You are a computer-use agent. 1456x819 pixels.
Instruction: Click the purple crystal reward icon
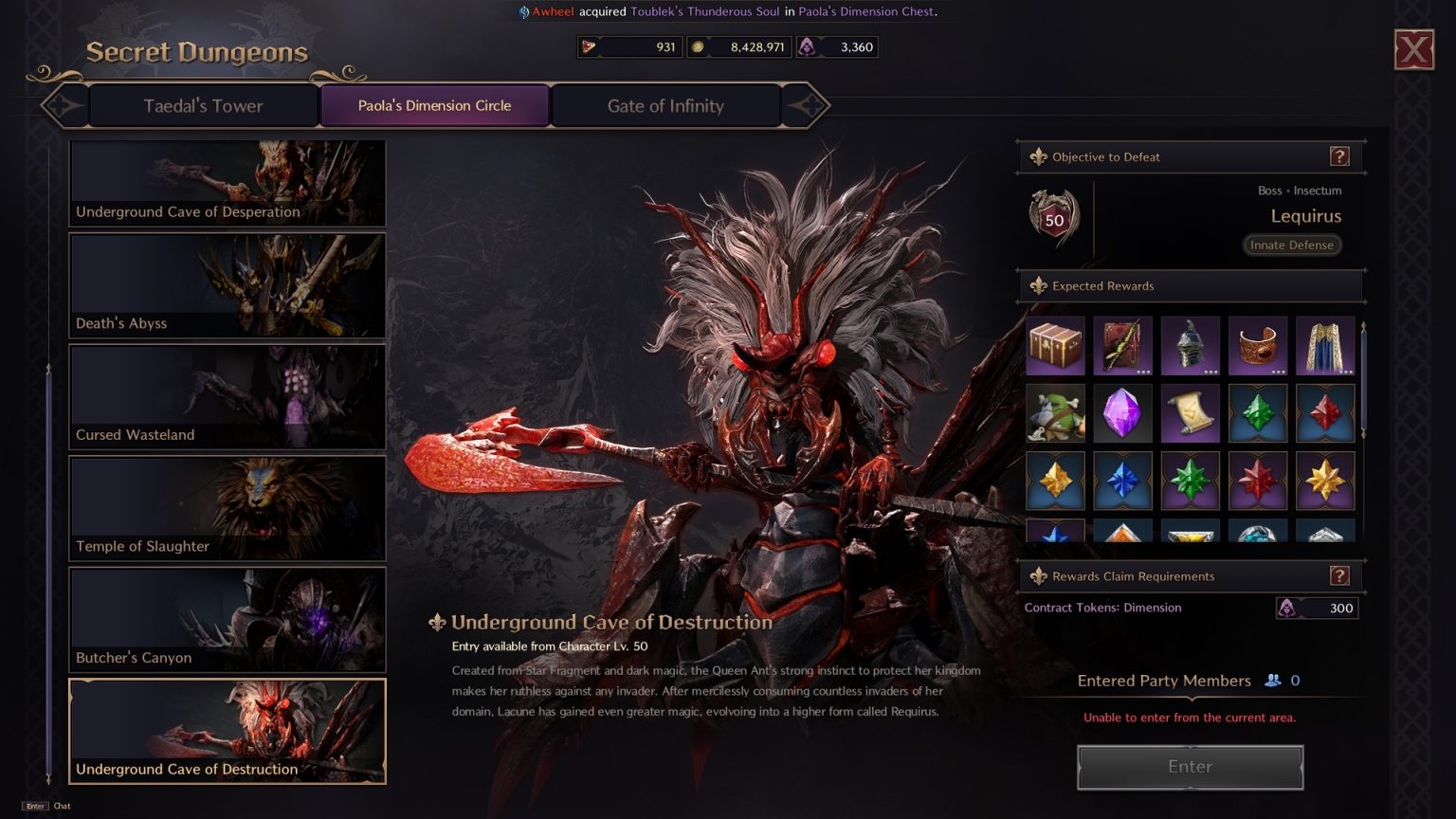1122,412
